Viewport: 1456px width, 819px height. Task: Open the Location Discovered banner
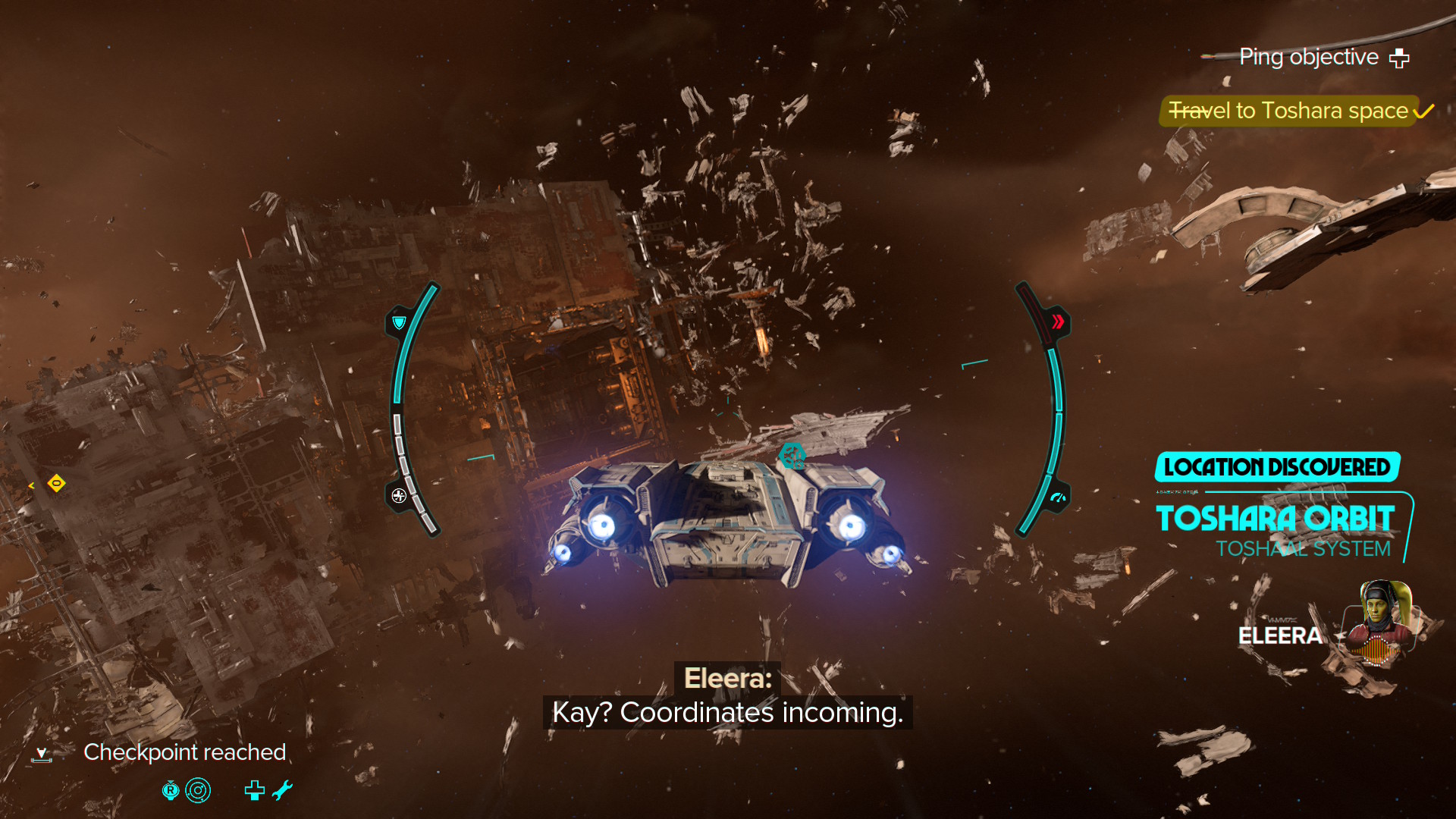pos(1277,467)
